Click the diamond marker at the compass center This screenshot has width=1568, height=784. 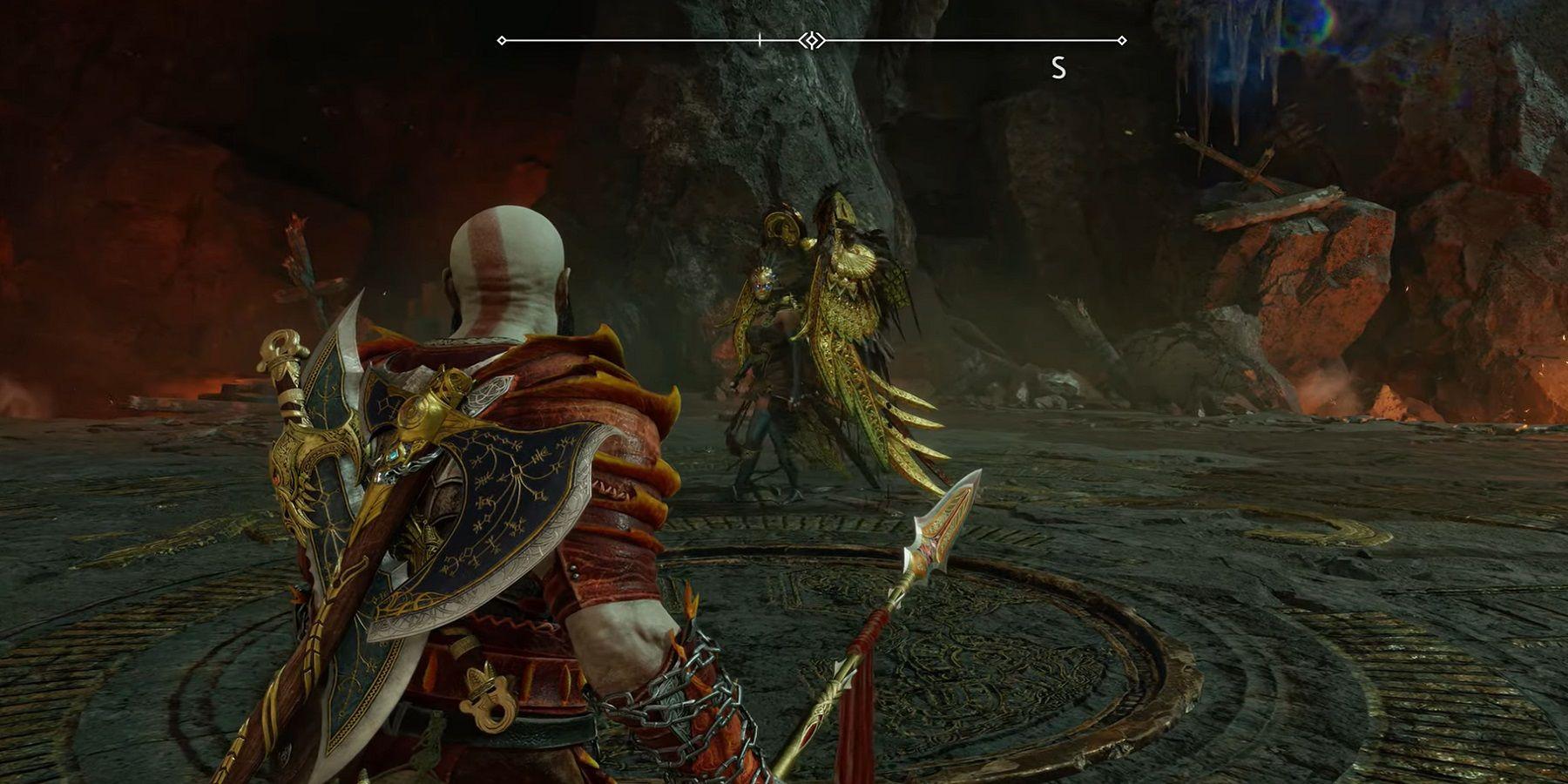(x=812, y=40)
